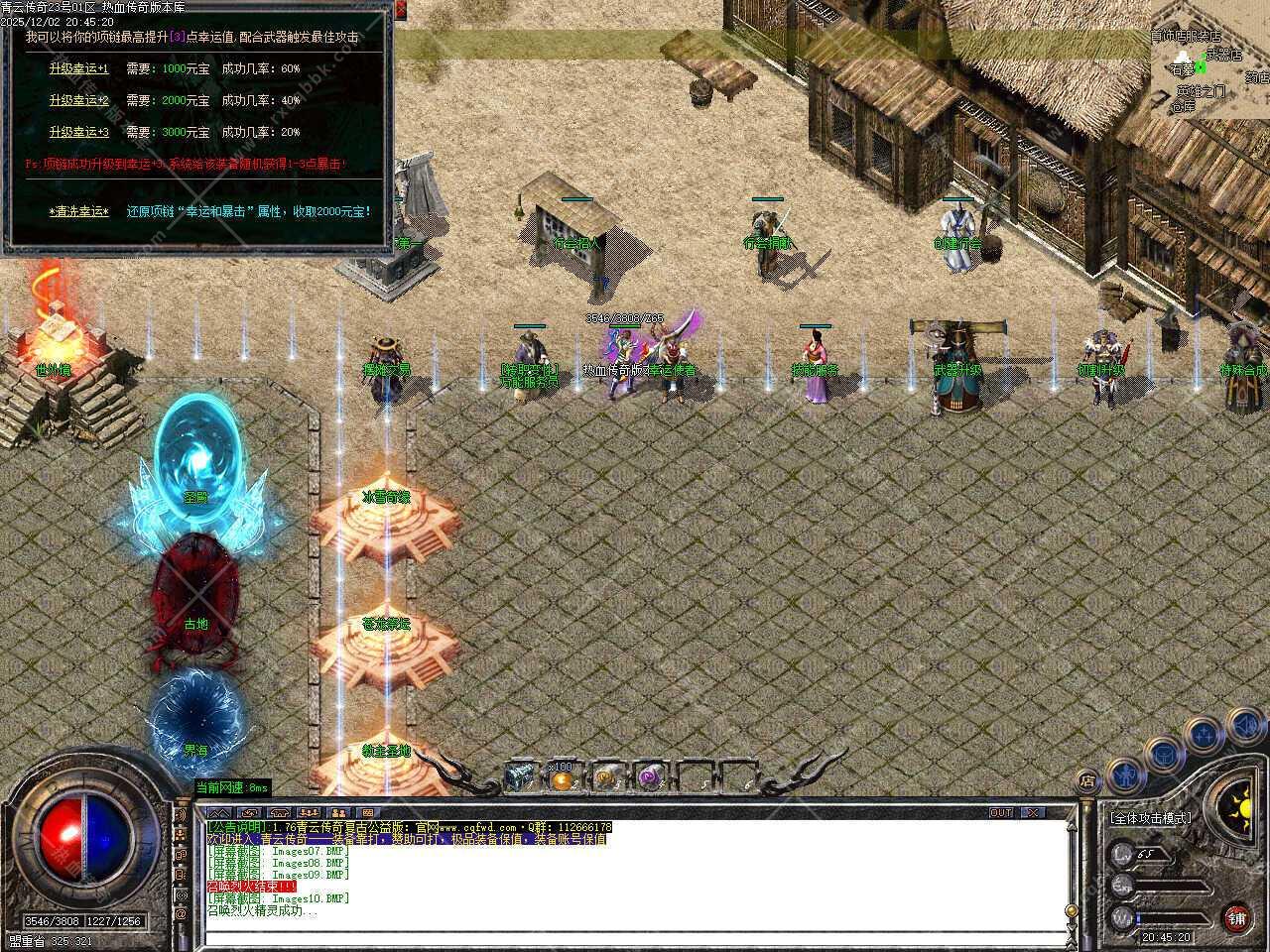
Task: Click the X button beside OUT
Action: [x=1033, y=812]
